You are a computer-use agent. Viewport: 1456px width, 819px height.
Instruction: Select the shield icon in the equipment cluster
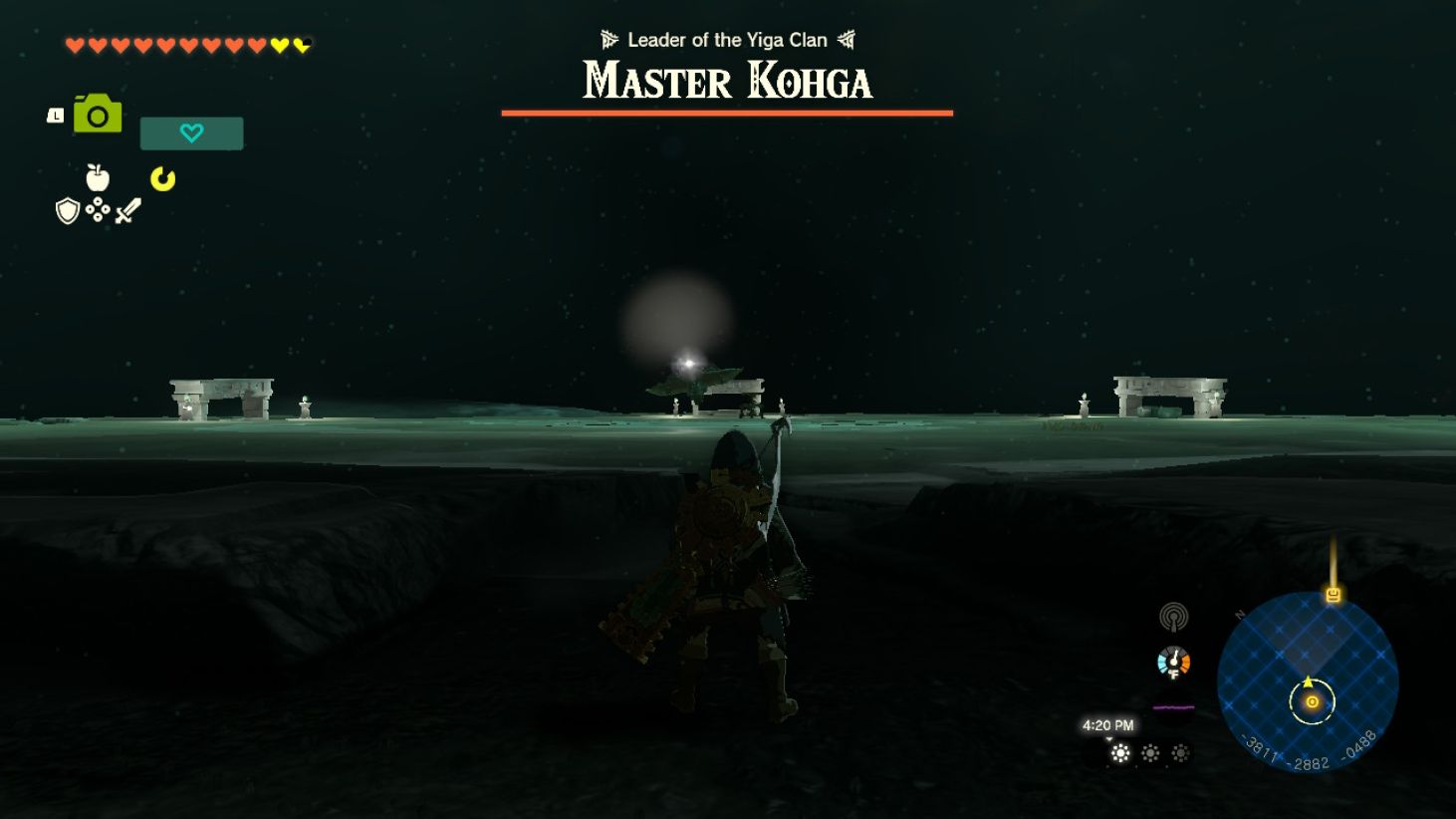pyautogui.click(x=66, y=211)
